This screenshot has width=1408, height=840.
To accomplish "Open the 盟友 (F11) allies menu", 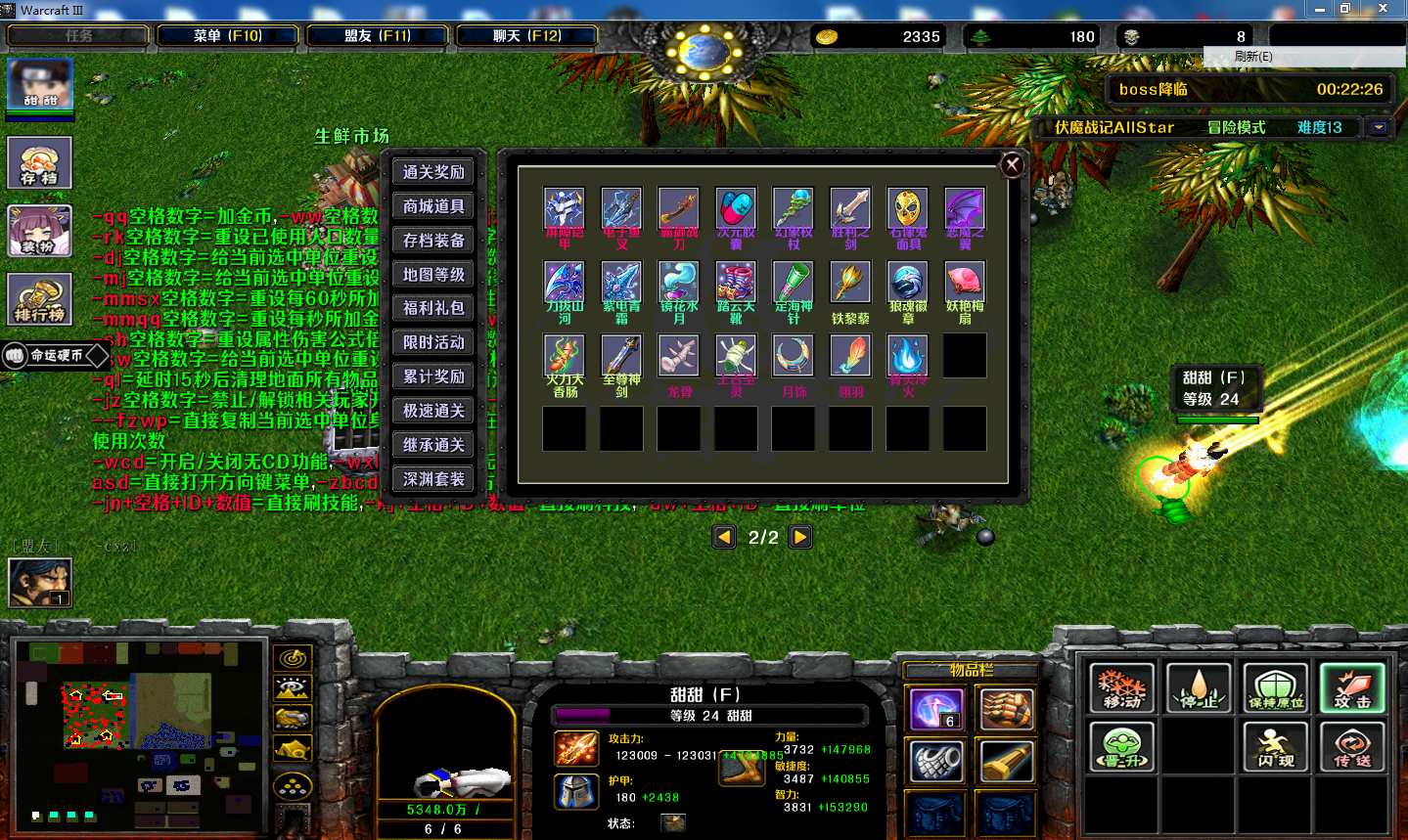I will click(x=378, y=36).
